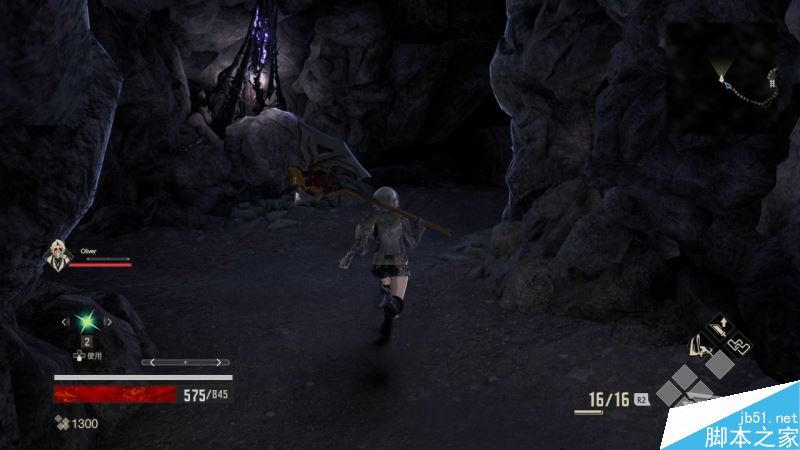Use the green star quick item
The image size is (800, 450).
click(x=87, y=322)
